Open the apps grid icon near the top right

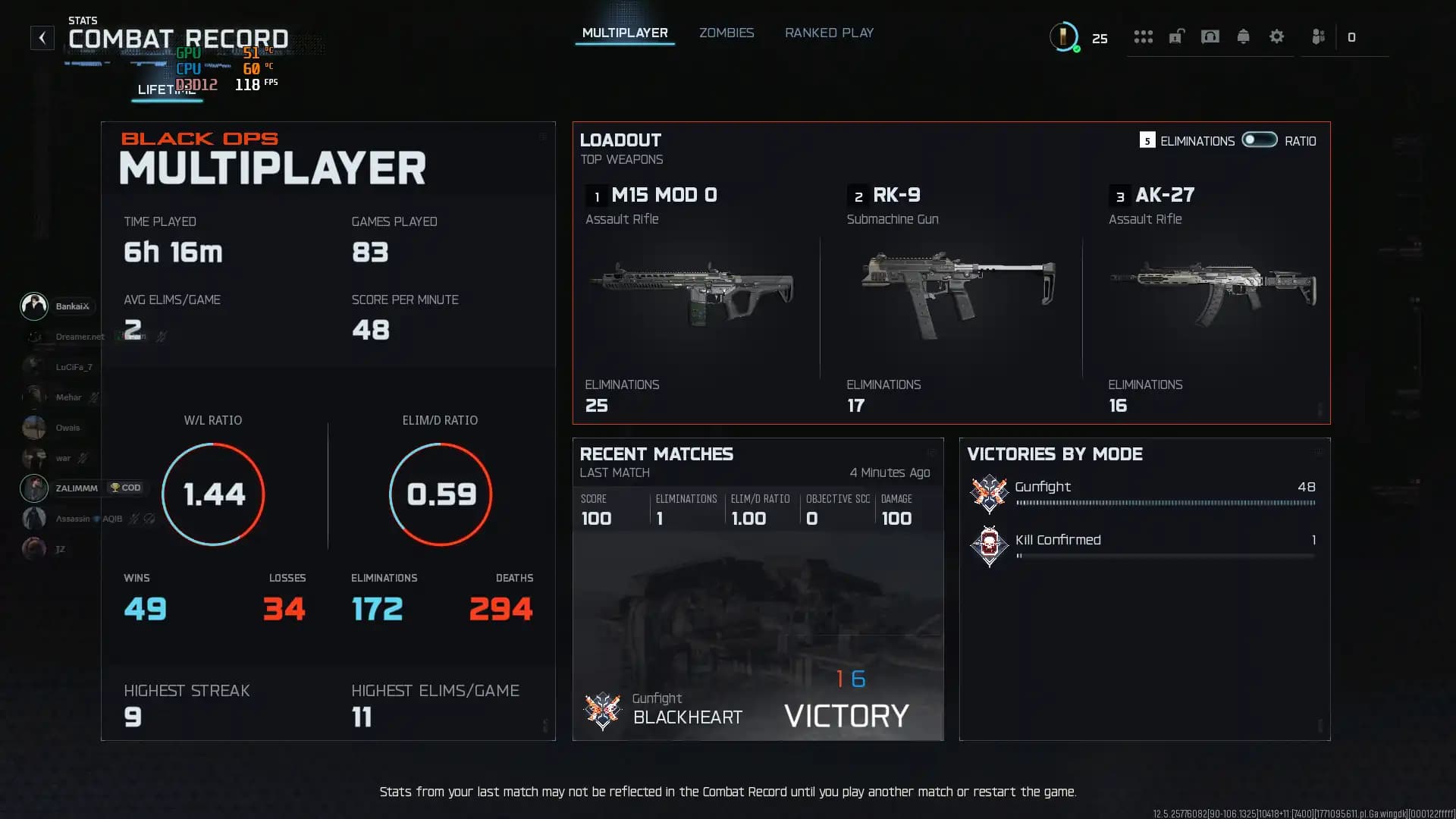coord(1144,36)
